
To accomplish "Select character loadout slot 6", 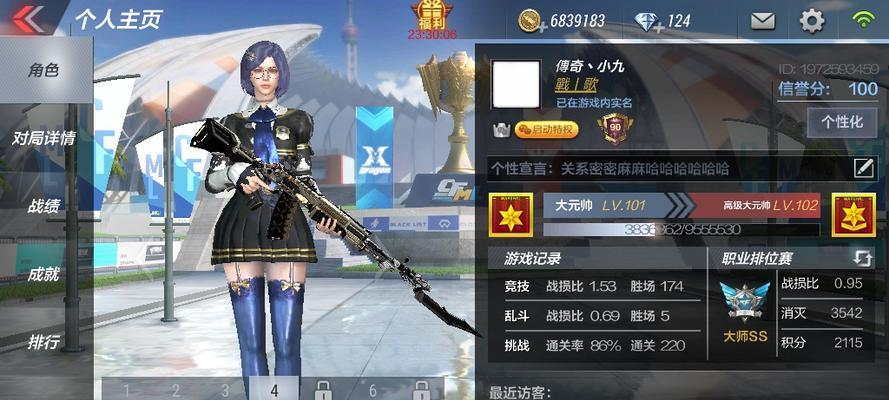I will 373,390.
